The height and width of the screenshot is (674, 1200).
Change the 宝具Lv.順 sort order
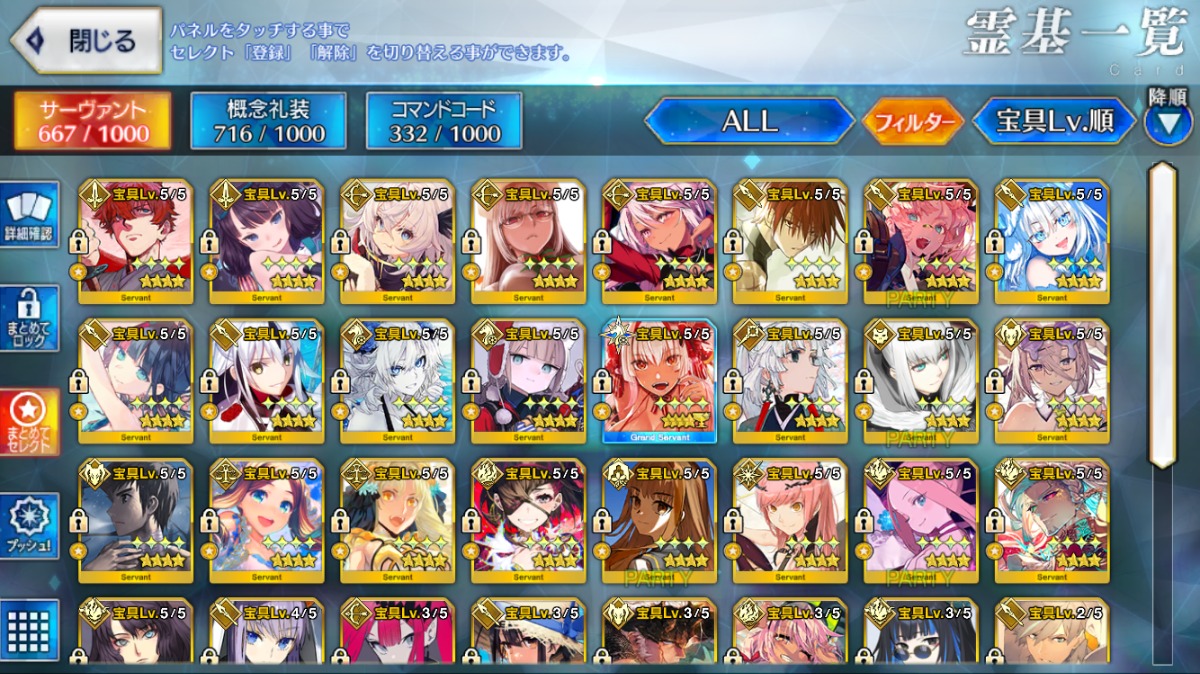point(1054,122)
